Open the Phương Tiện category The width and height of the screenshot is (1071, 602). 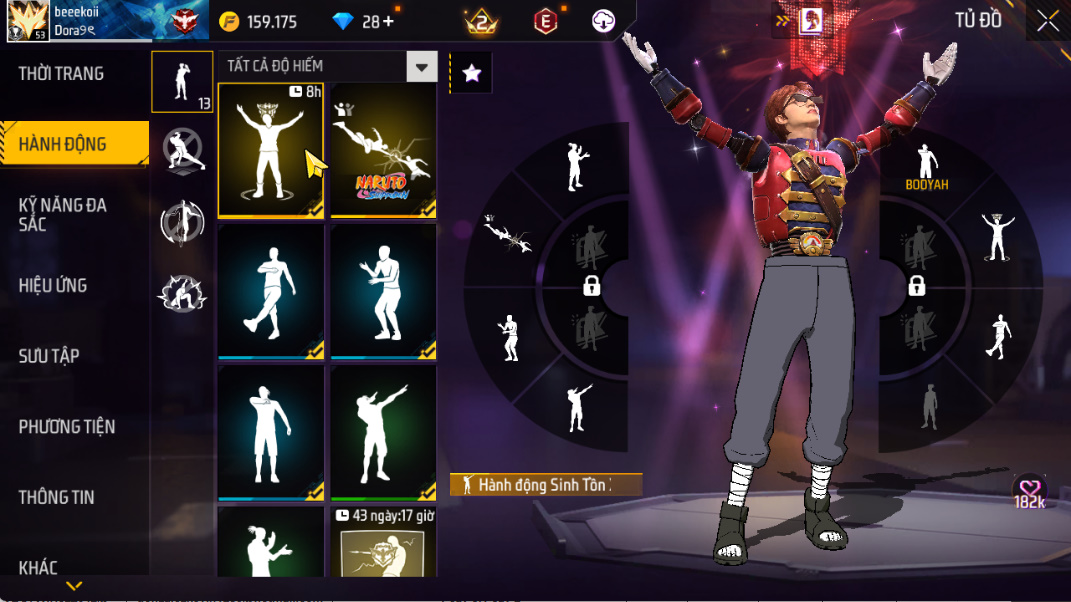(x=67, y=427)
